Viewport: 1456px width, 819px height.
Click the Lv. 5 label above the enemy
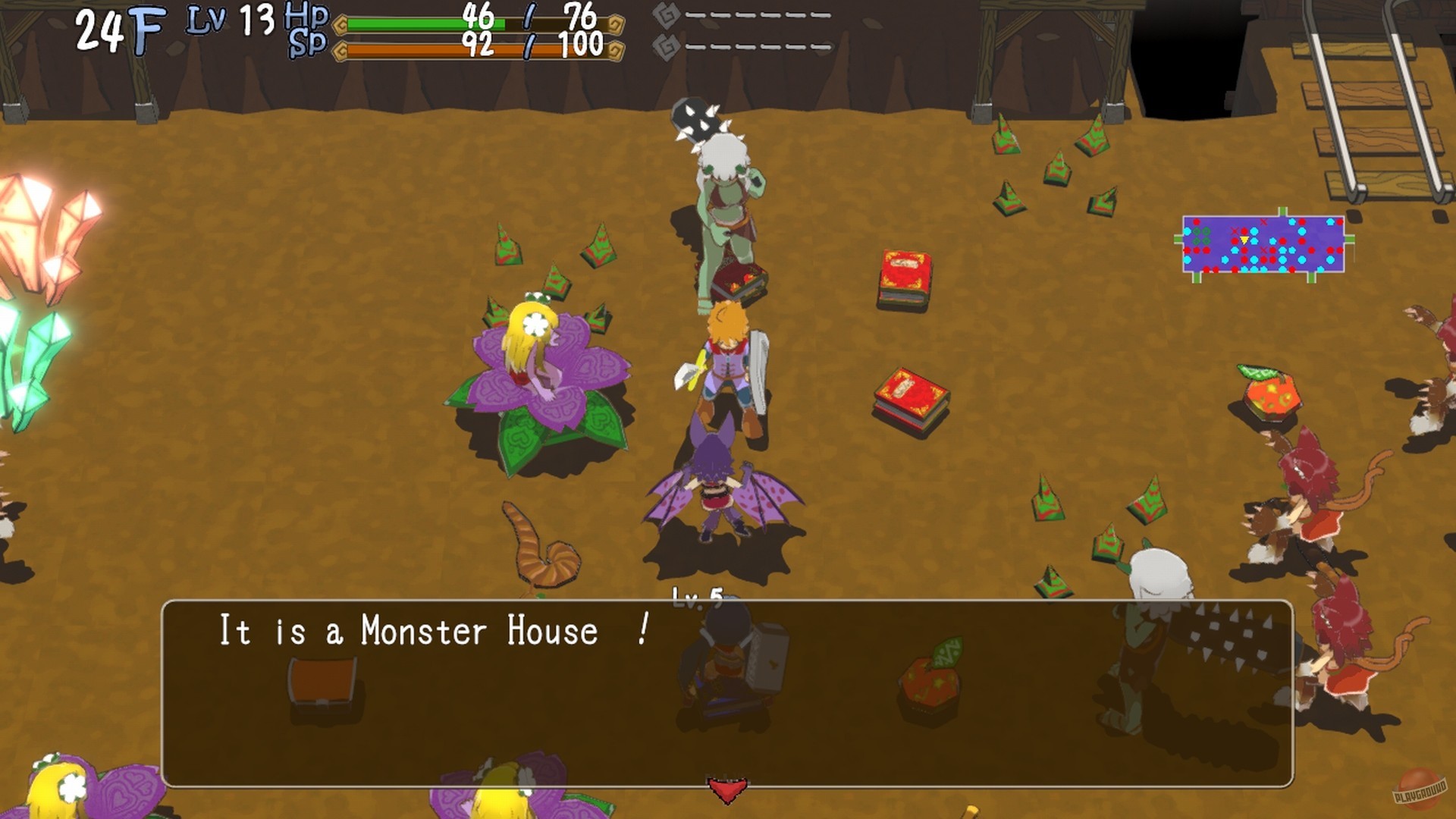(696, 598)
